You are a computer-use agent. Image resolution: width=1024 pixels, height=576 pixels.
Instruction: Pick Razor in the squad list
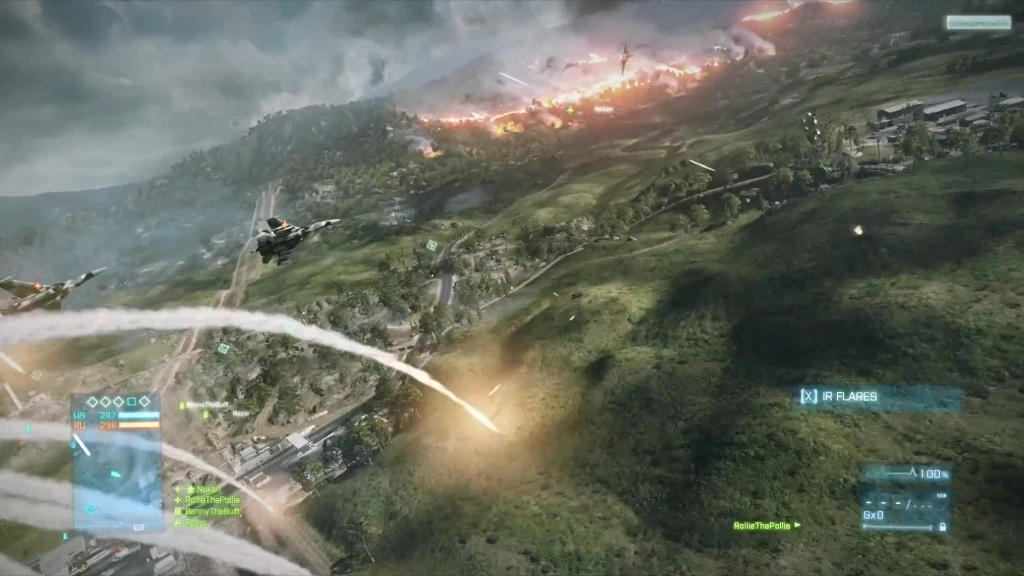(196, 522)
